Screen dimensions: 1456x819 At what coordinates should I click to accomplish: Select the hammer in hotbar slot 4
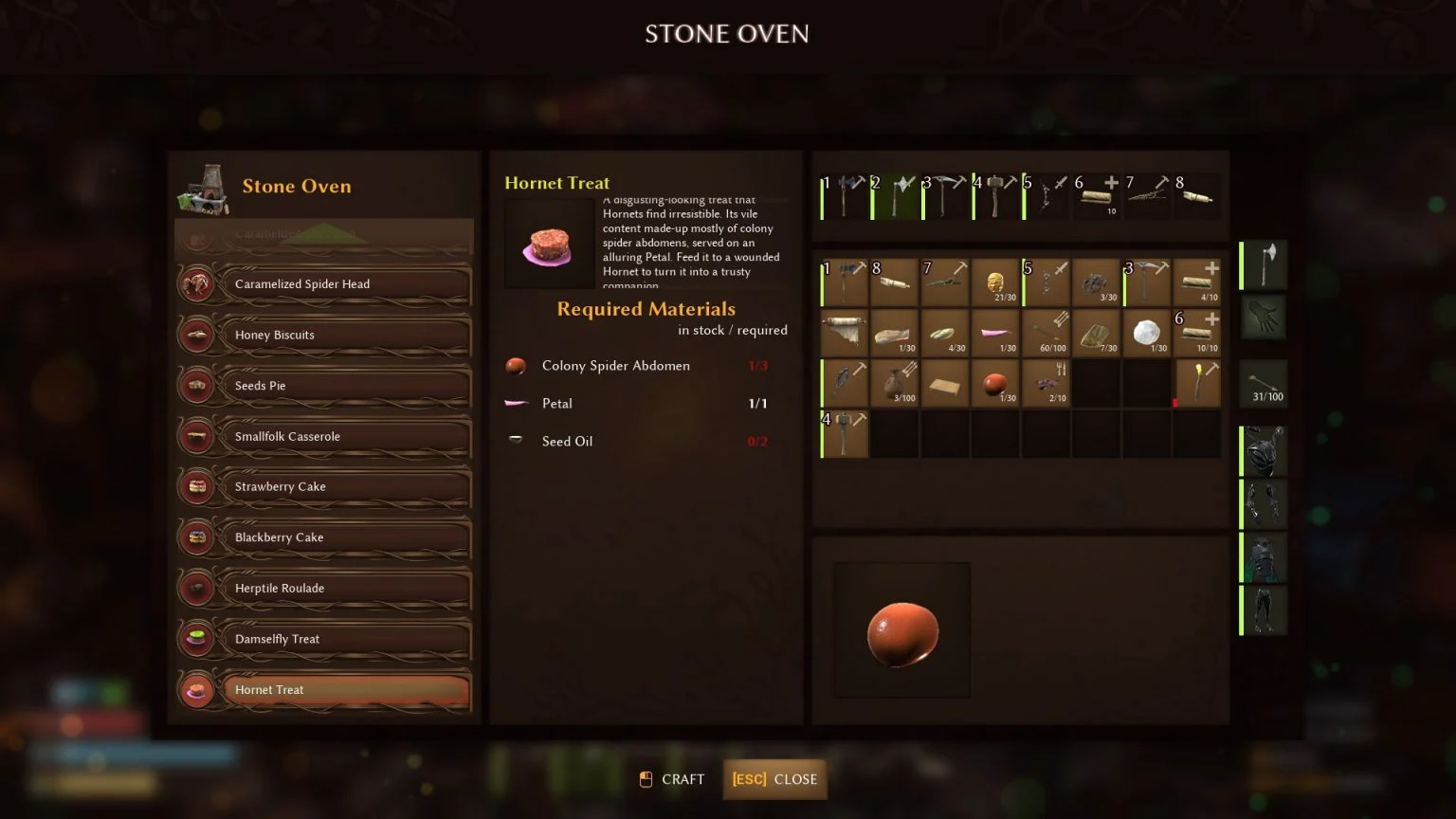click(995, 194)
